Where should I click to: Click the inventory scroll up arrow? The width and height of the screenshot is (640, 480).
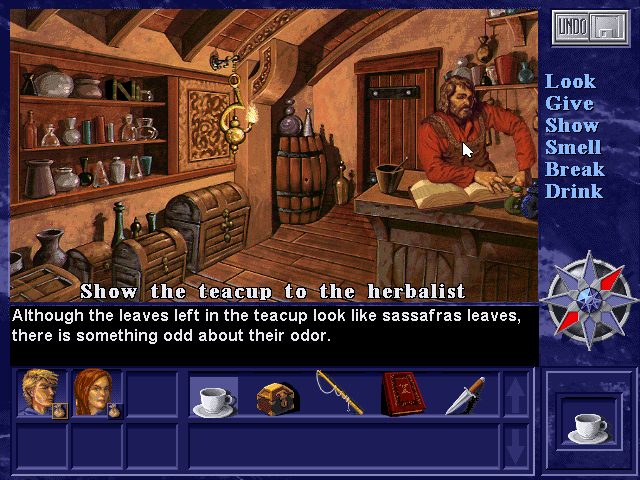[515, 395]
